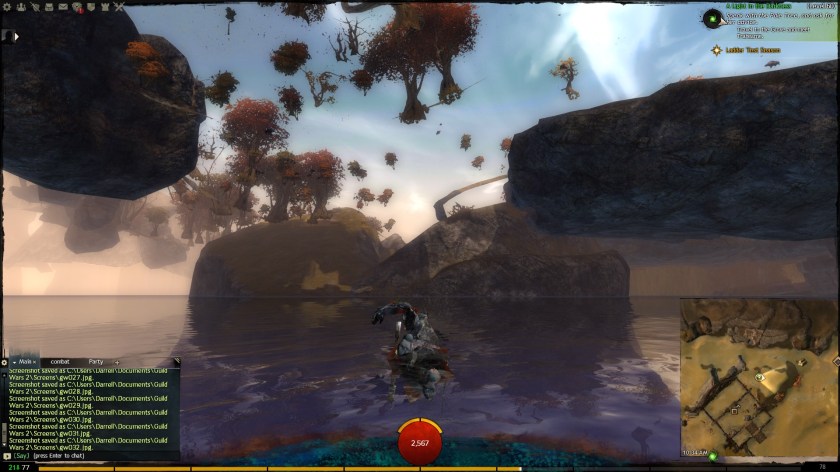The width and height of the screenshot is (840, 472).
Task: Open the game menu gear icon
Action: [6, 6]
